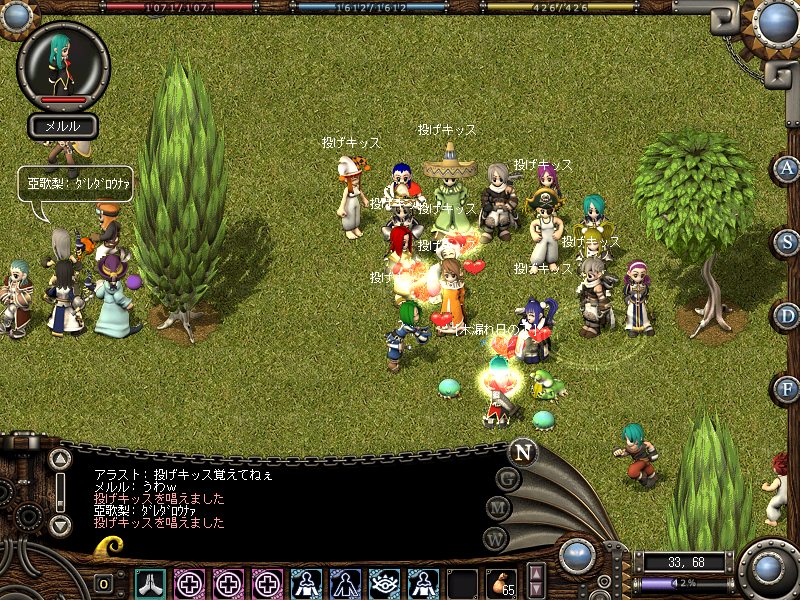Click the S button on the side panel
This screenshot has height=600, width=800.
(787, 242)
